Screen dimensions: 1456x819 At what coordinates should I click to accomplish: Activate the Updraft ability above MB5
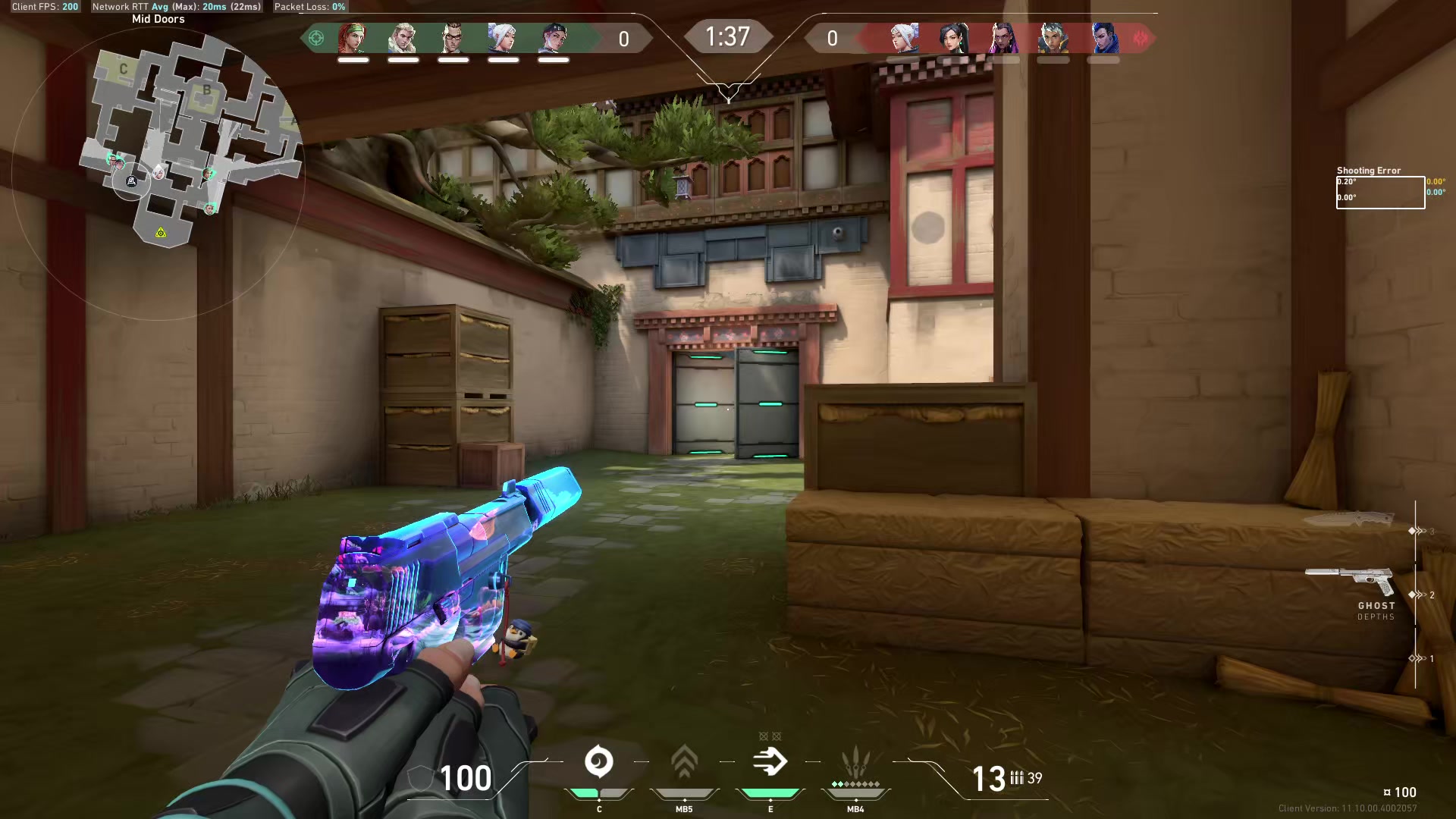point(684,761)
